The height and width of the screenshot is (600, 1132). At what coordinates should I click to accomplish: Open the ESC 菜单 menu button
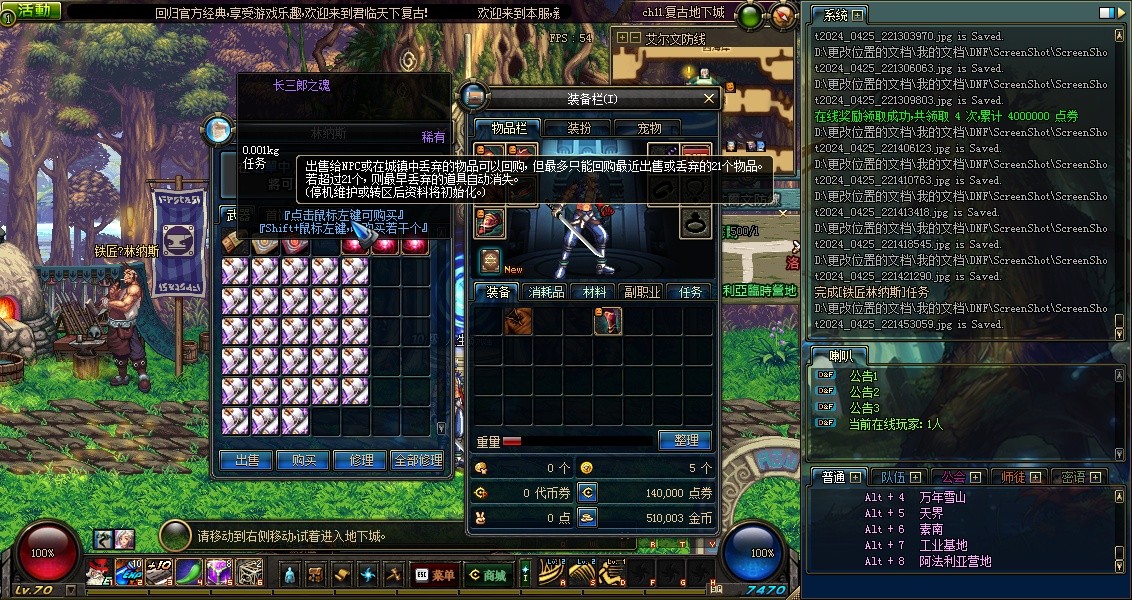click(x=433, y=575)
